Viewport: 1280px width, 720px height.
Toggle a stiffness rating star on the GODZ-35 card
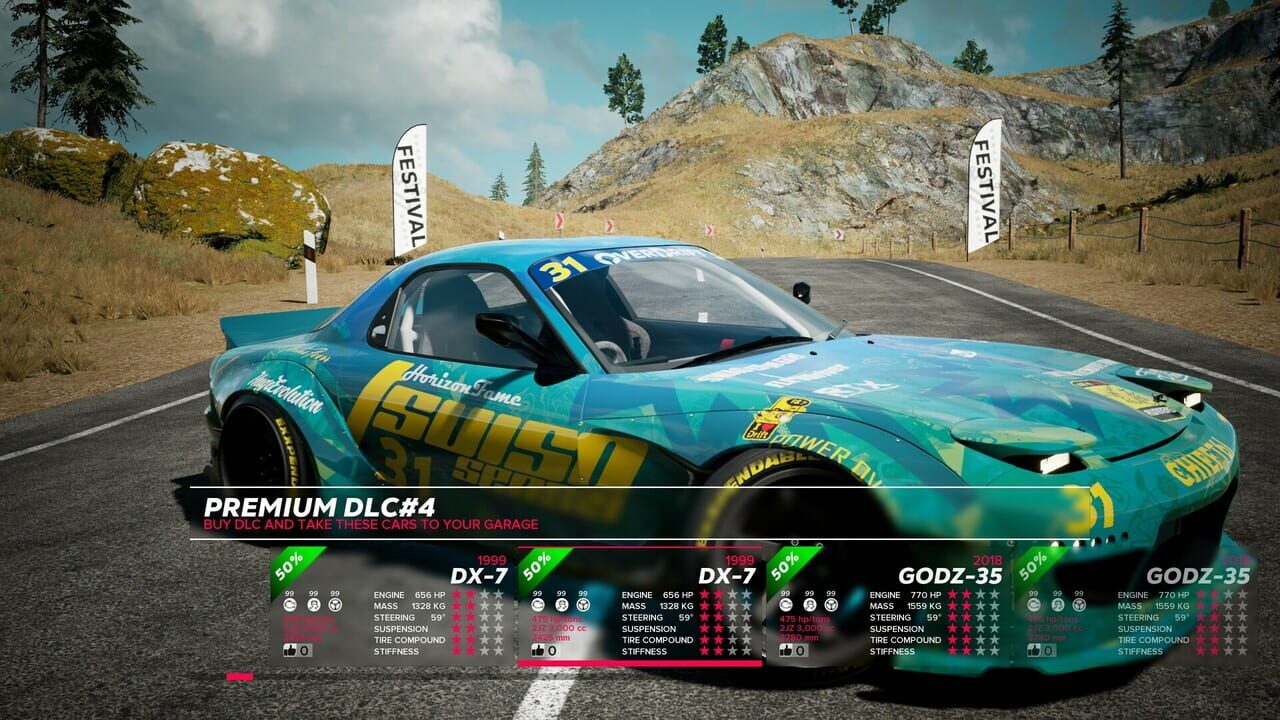953,651
